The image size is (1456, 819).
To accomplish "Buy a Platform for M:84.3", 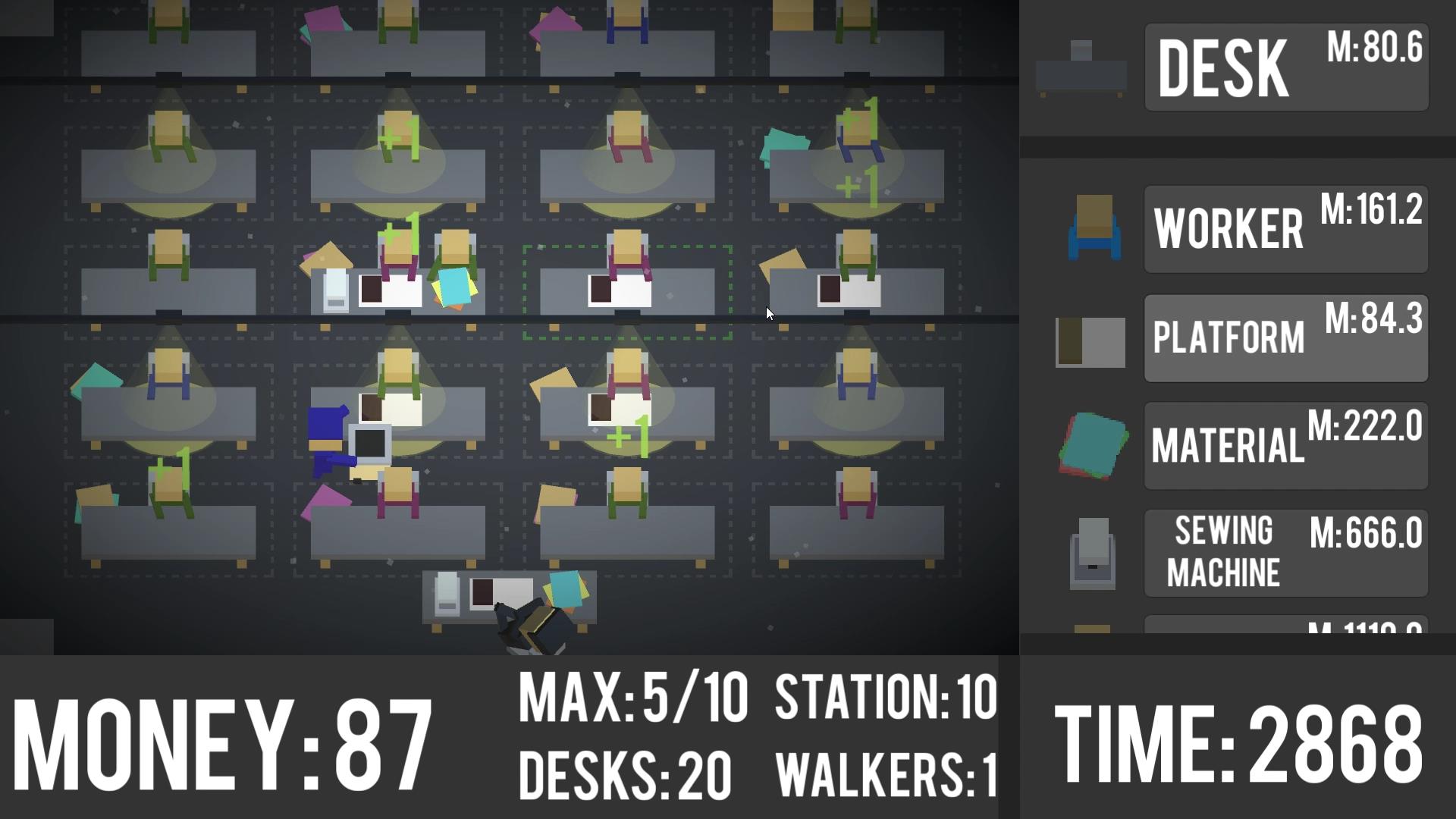I will coord(1285,339).
